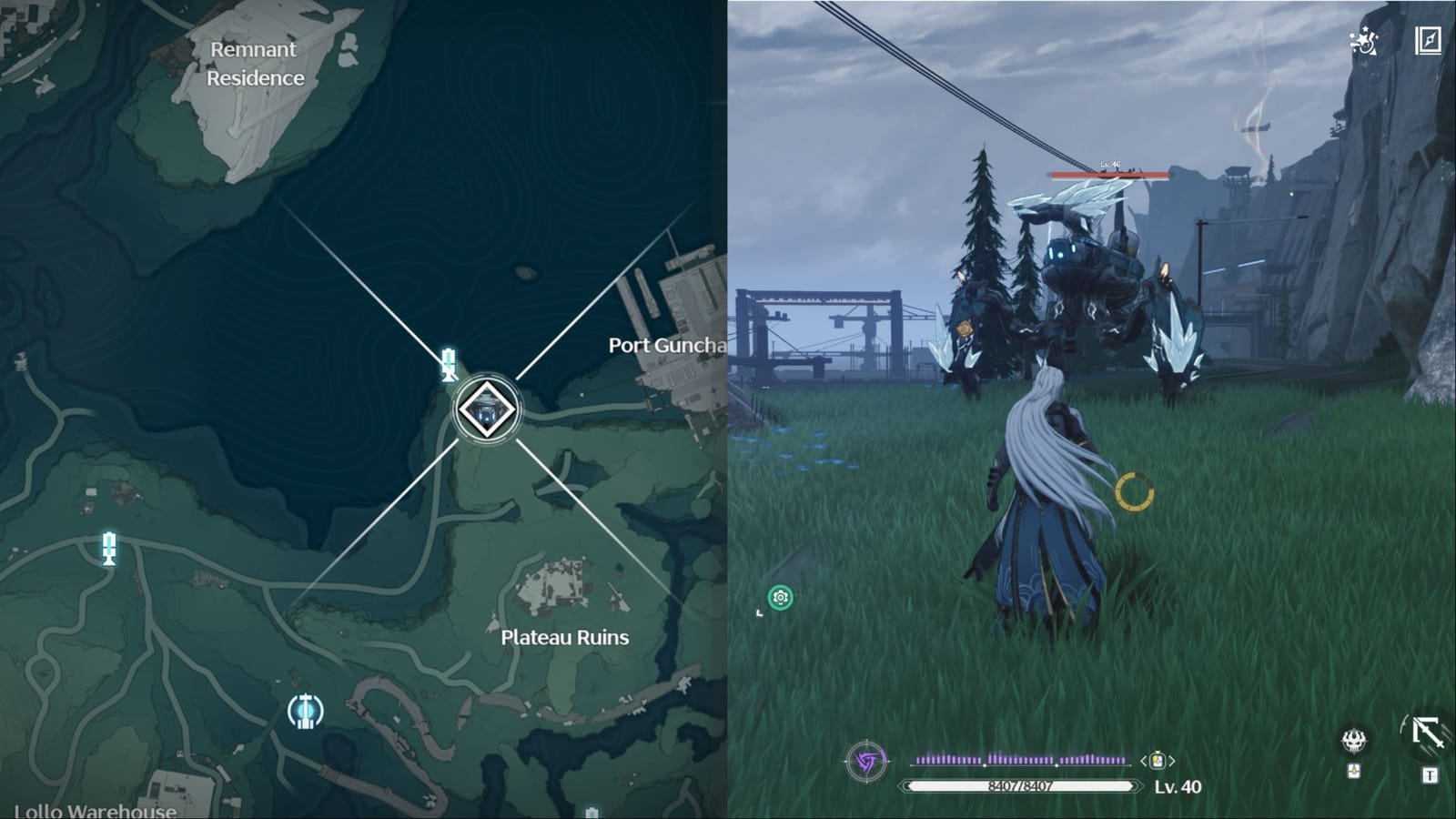Select the consumable item slot icon

point(1158,761)
